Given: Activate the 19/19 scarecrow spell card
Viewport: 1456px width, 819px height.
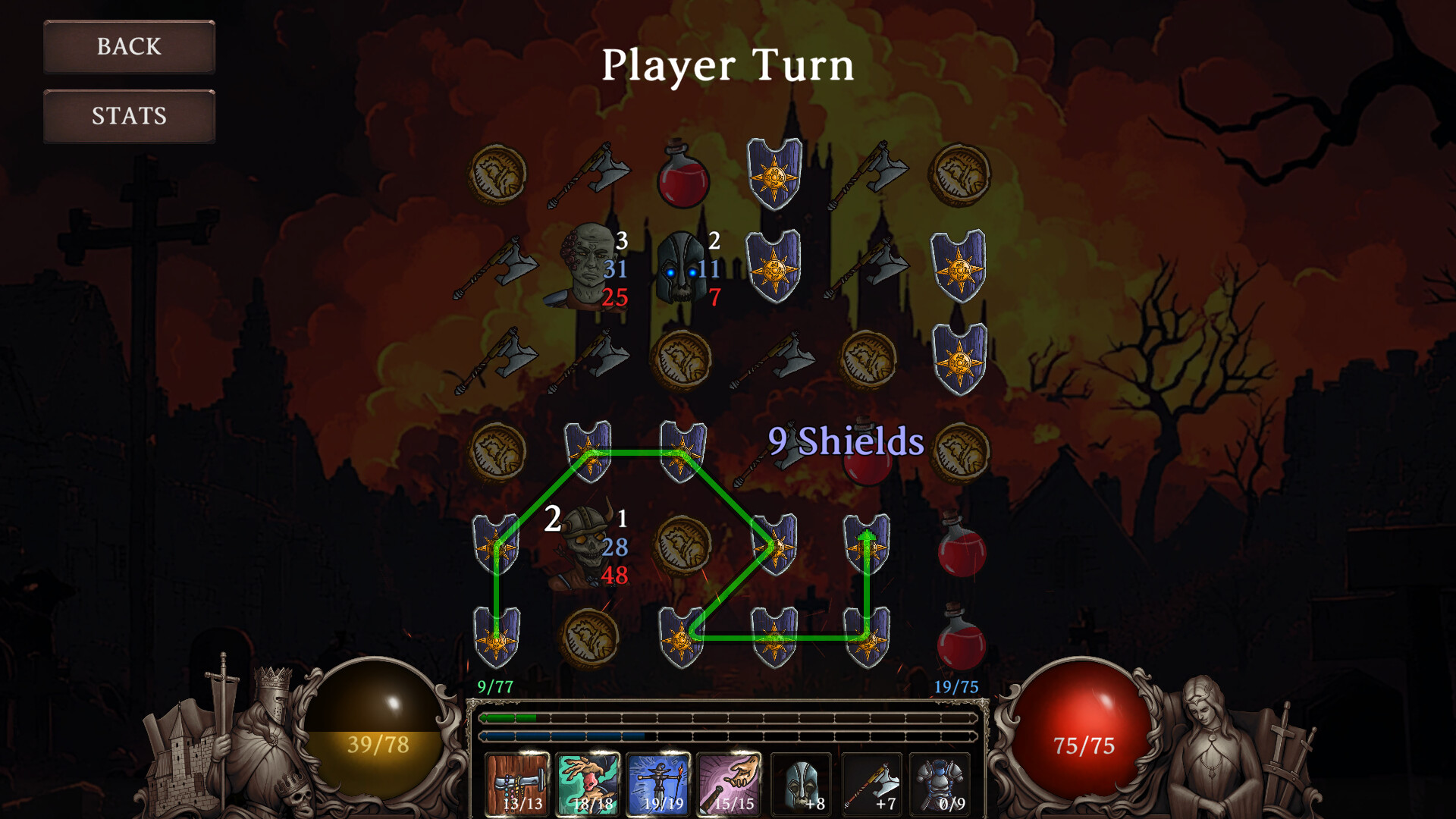Looking at the screenshot, I should pos(658,785).
